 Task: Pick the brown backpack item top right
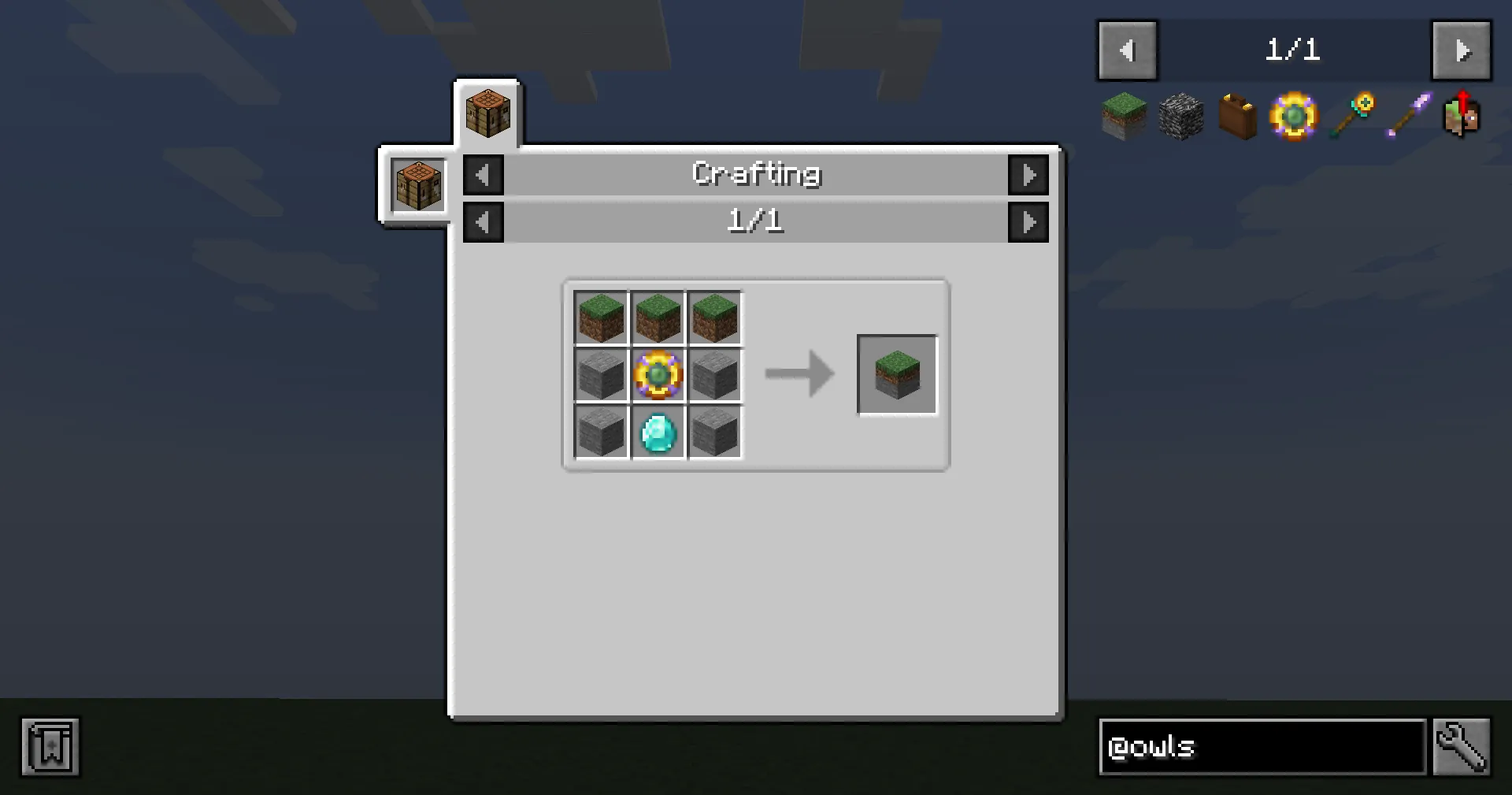click(x=1236, y=117)
